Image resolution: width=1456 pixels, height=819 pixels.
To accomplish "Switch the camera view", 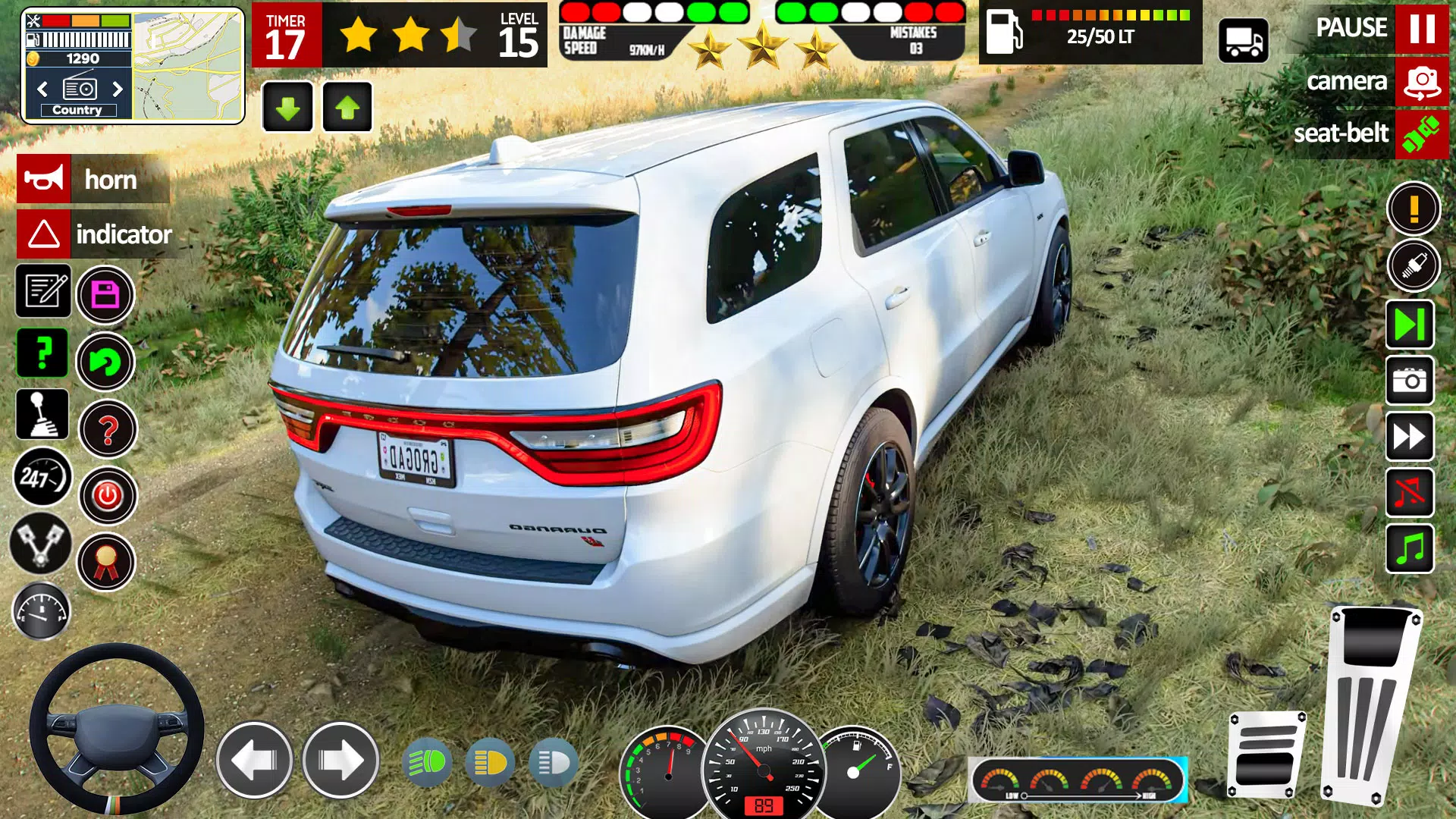I will point(1421,81).
